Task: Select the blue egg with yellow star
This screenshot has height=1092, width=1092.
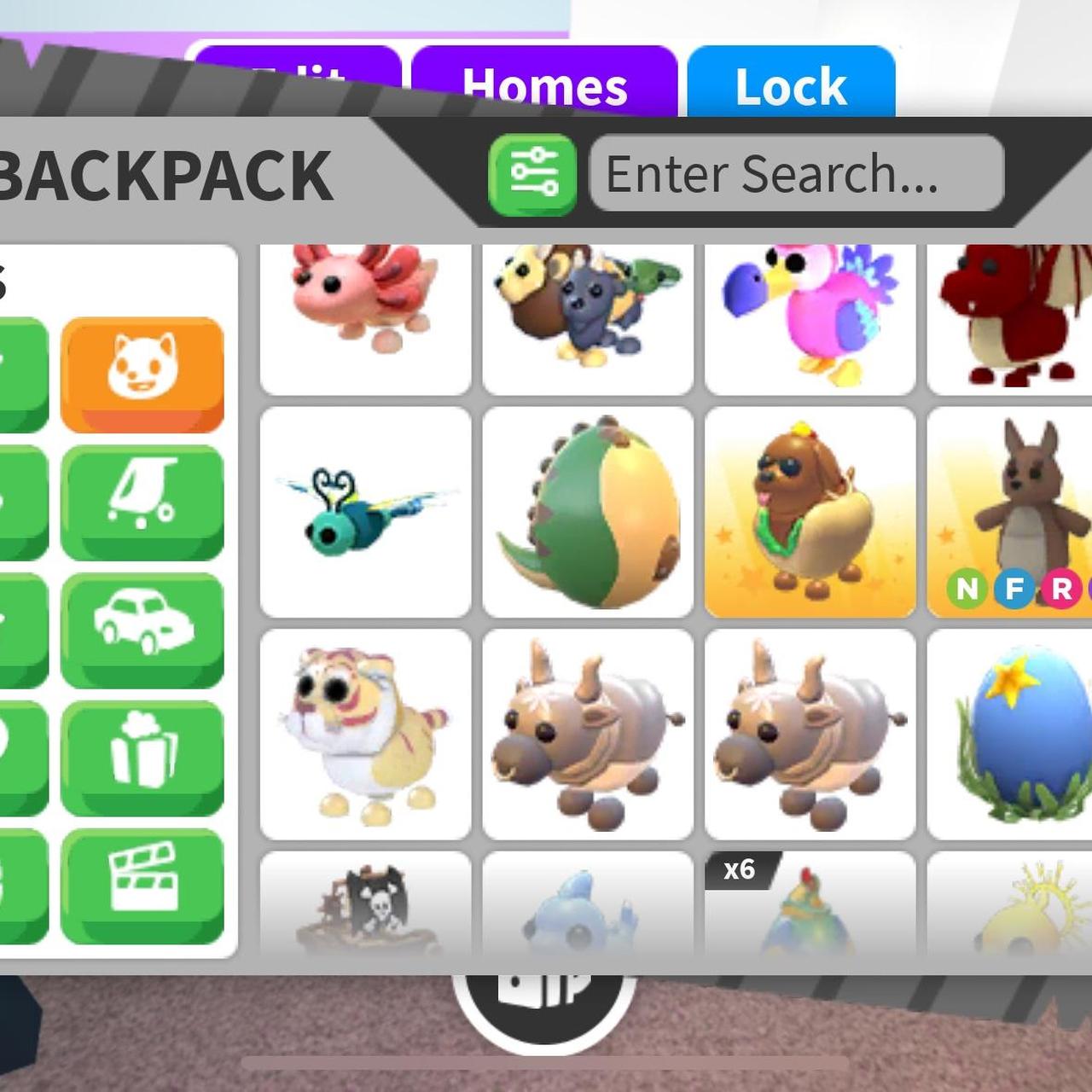Action: 1011,735
